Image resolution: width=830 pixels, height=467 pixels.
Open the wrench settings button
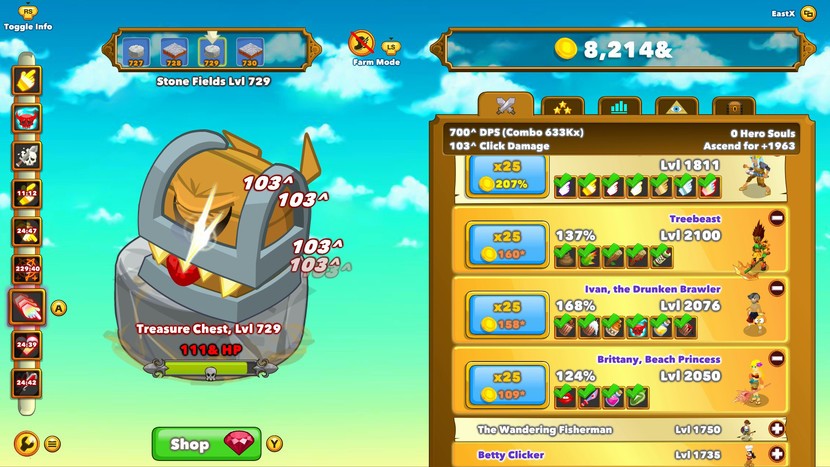click(x=26, y=443)
